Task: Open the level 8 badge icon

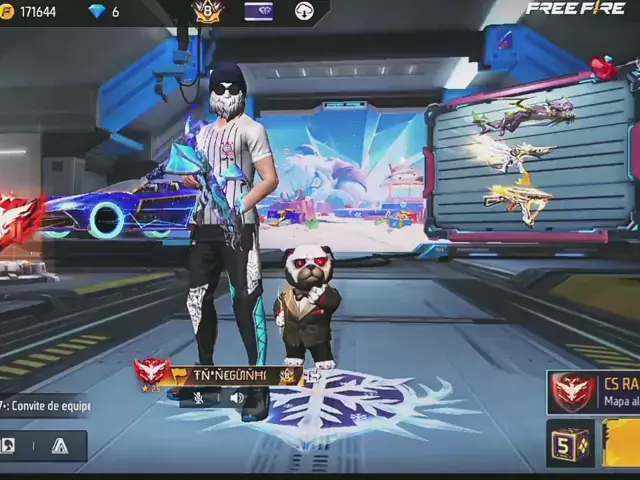Action: (x=208, y=12)
